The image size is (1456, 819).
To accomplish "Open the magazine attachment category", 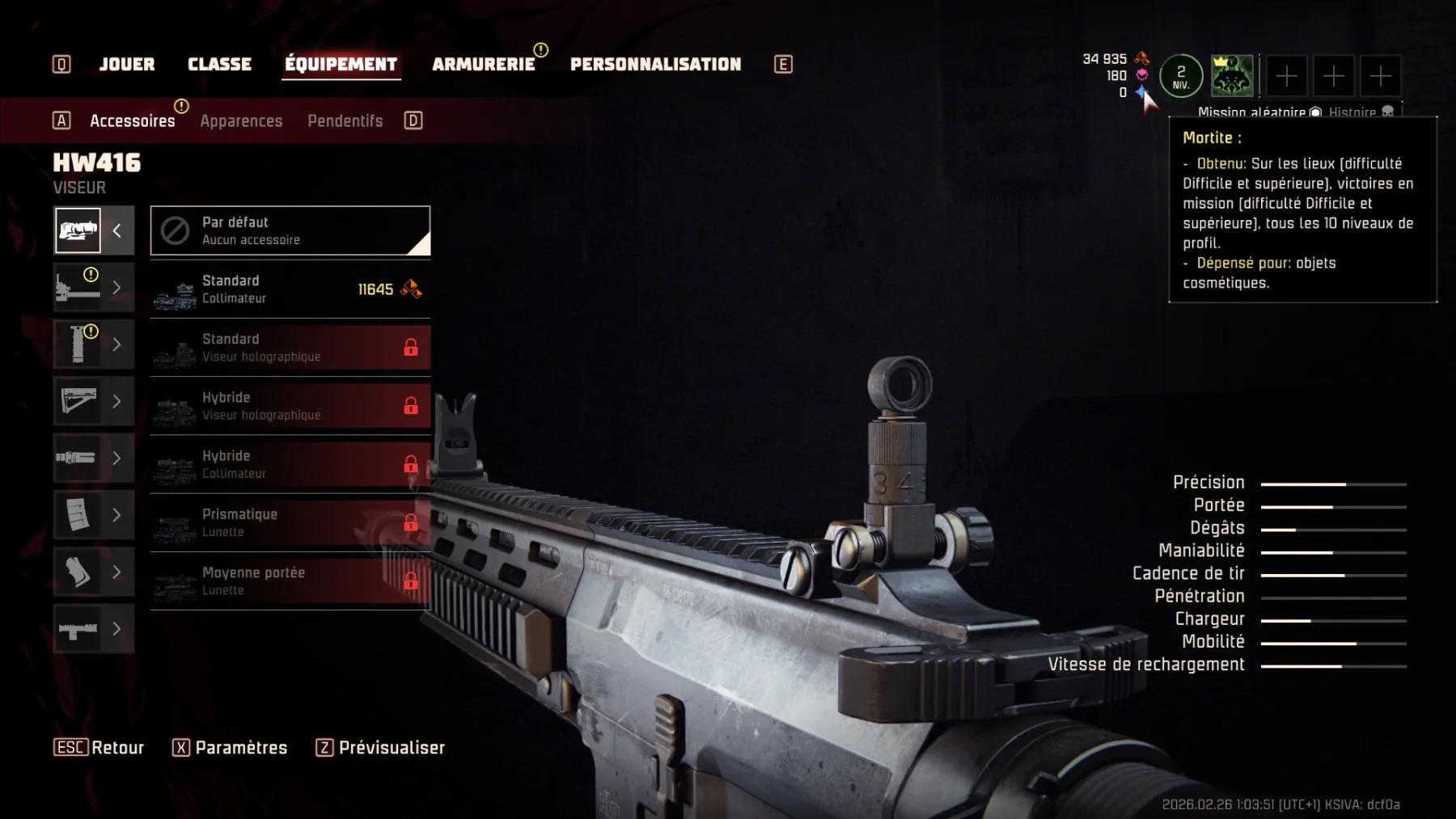I will [93, 515].
